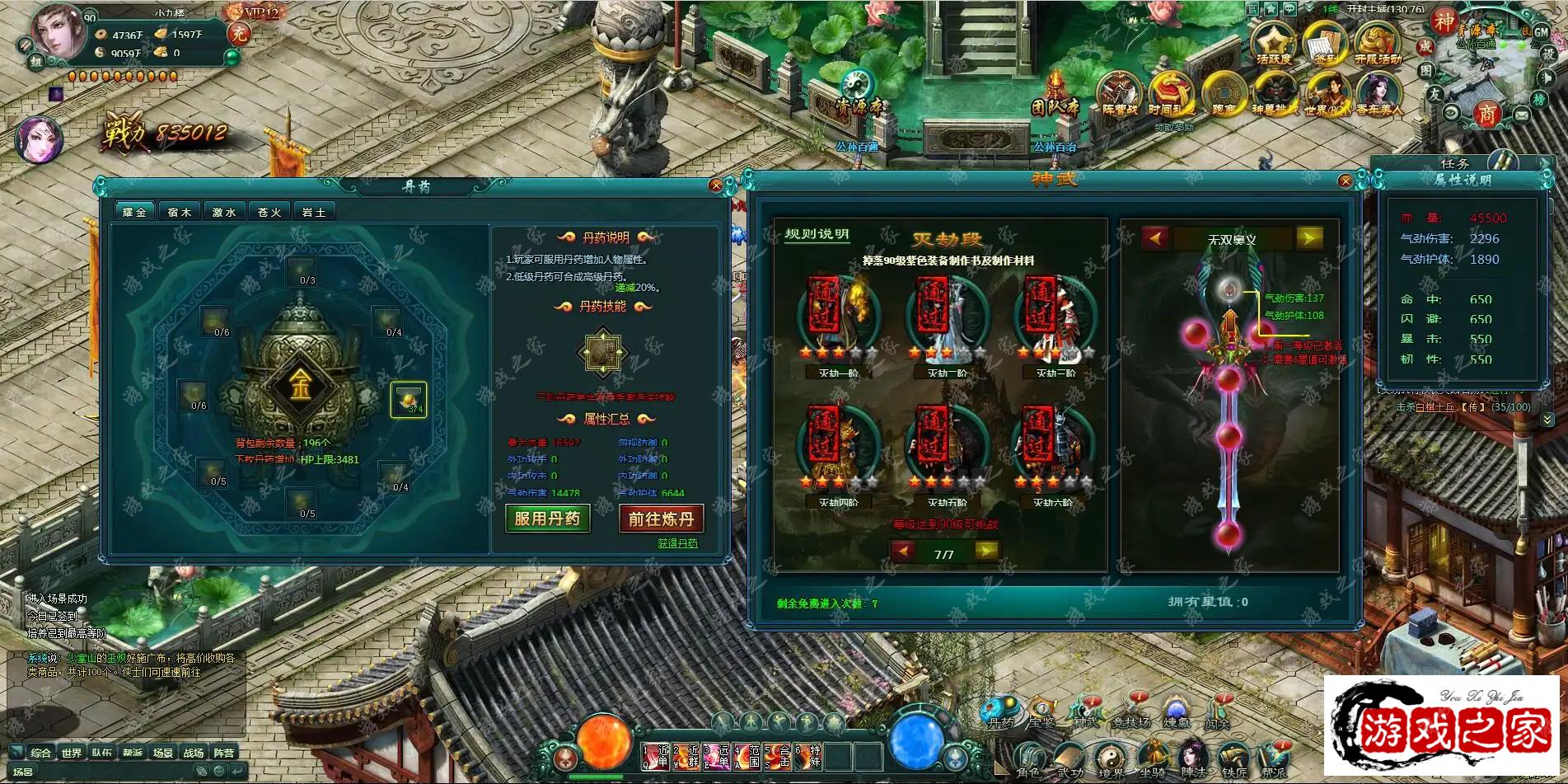The width and height of the screenshot is (1568, 784).
Task: Switch to the 宿木 element tab
Action: [179, 212]
